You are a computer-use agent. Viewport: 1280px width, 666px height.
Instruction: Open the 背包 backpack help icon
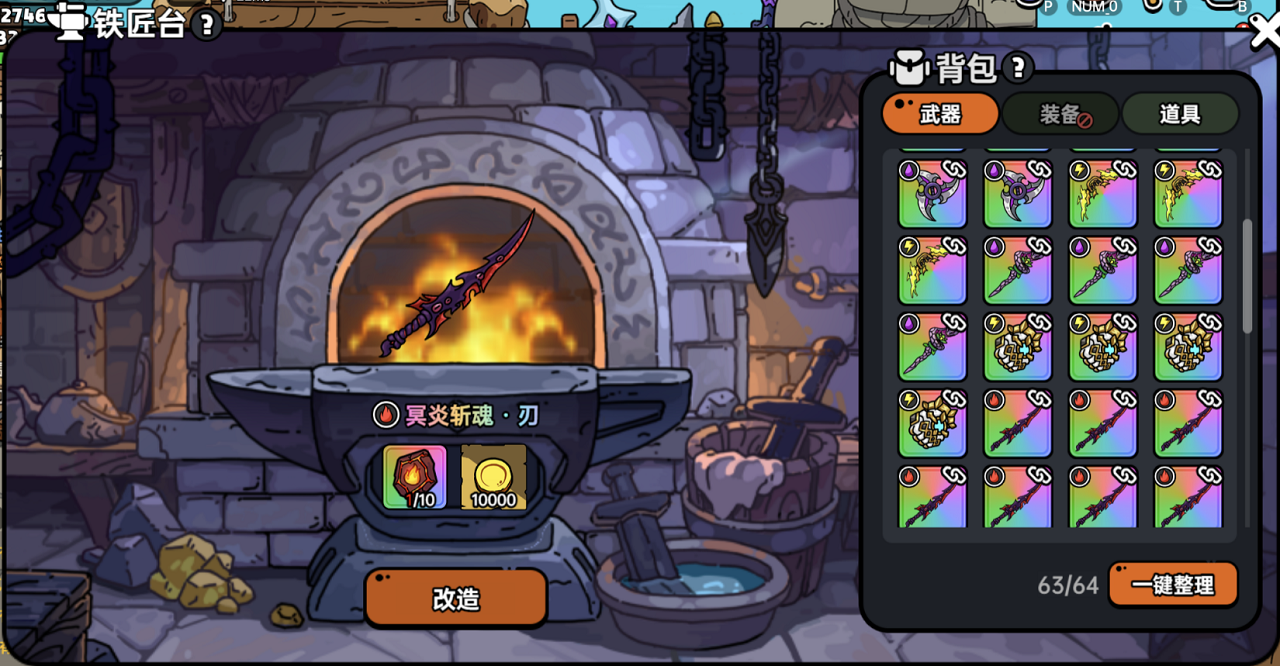[x=1018, y=68]
